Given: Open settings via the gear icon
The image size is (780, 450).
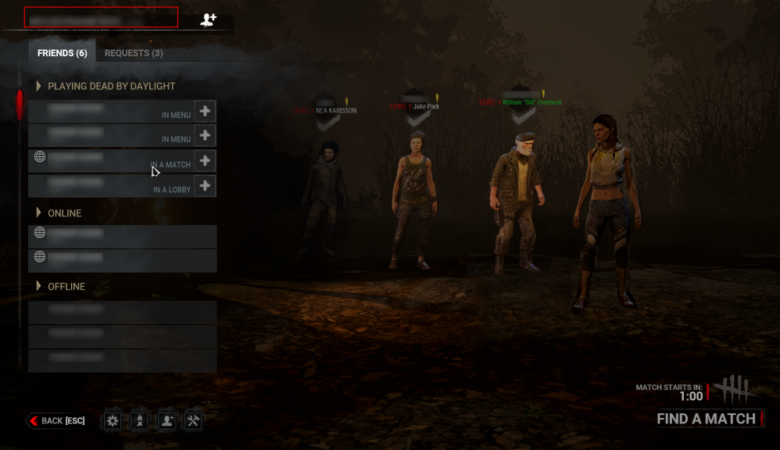Looking at the screenshot, I should pyautogui.click(x=112, y=421).
